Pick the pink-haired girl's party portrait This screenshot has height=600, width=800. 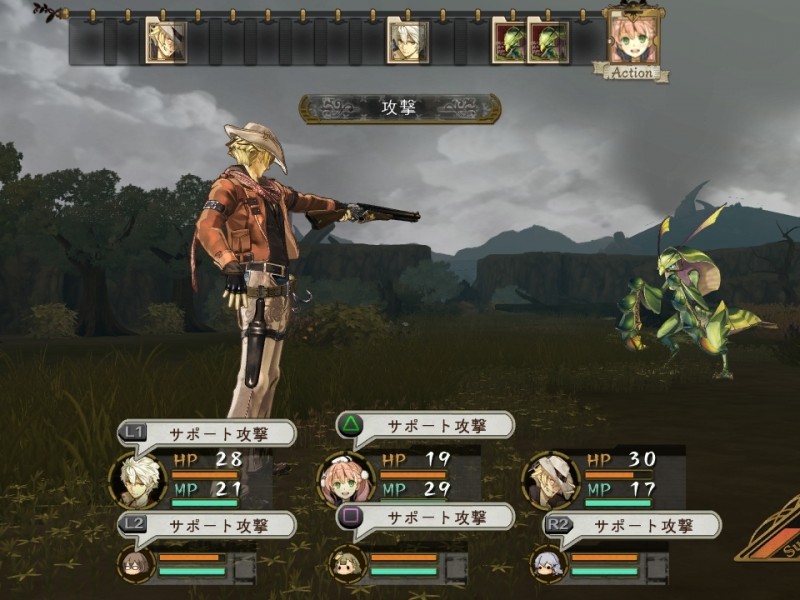click(345, 478)
